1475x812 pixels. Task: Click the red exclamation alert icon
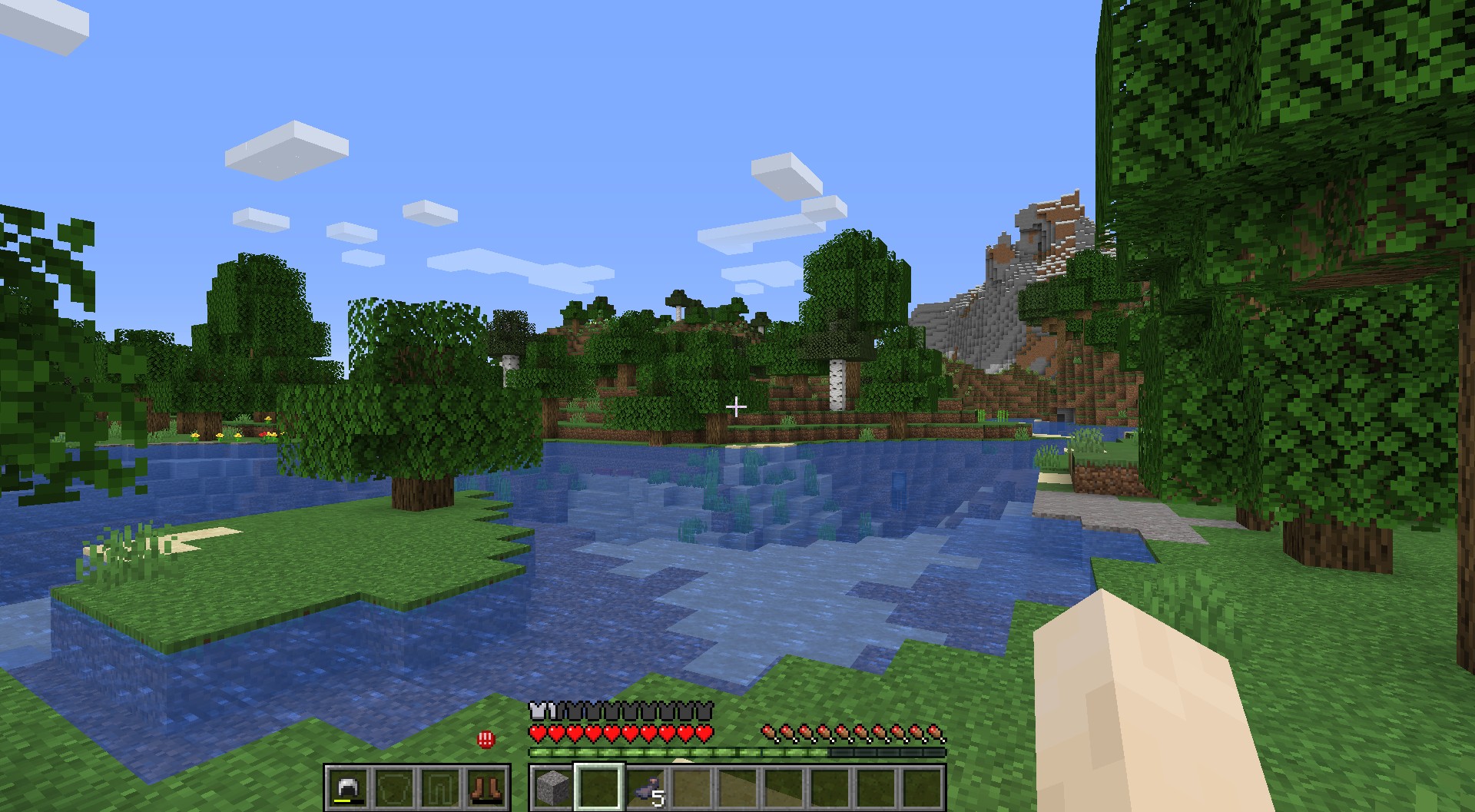(486, 740)
